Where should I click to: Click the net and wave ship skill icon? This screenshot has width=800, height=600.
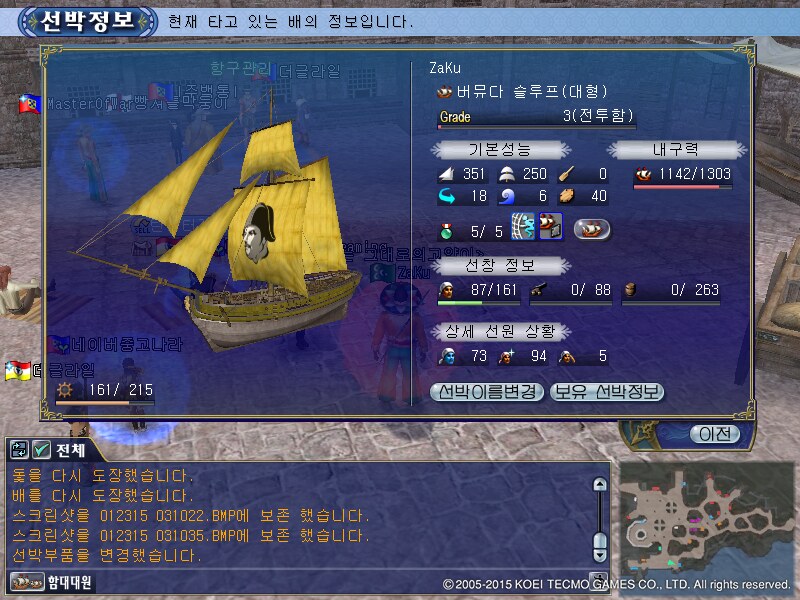coord(524,227)
